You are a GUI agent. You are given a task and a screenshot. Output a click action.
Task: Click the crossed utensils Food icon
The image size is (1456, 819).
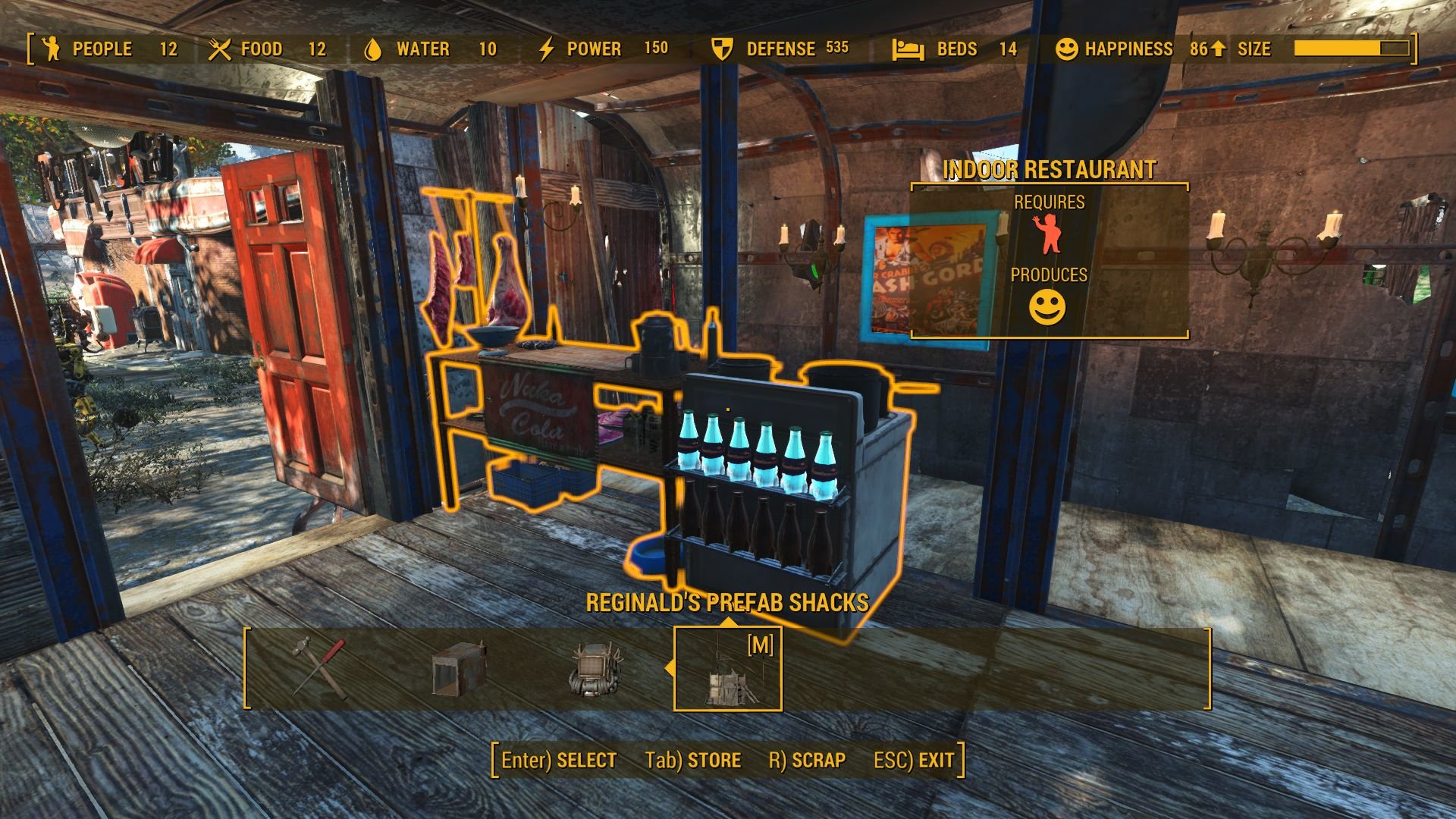pyautogui.click(x=220, y=49)
